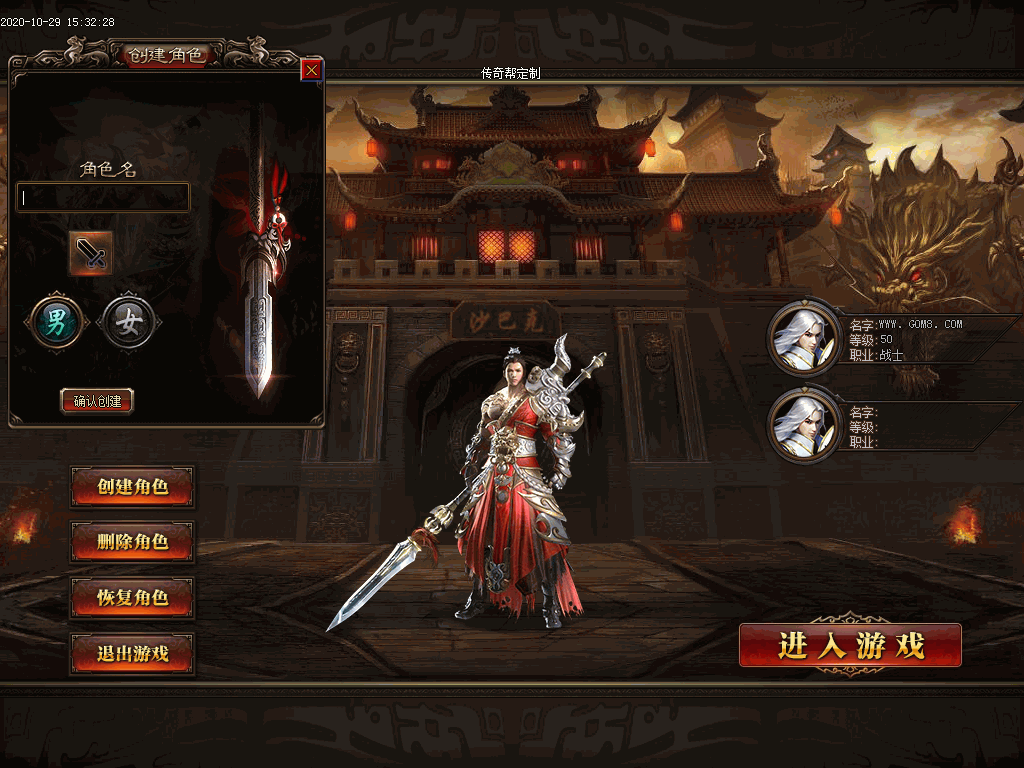1024x768 pixels.
Task: Confirm creation with 确认创建 button
Action: [97, 401]
